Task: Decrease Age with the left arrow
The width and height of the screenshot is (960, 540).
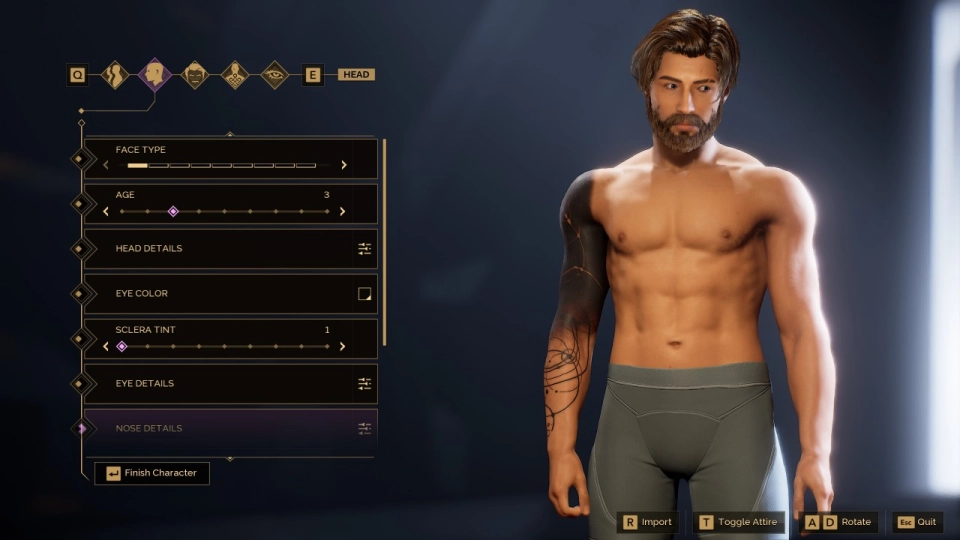Action: click(106, 211)
